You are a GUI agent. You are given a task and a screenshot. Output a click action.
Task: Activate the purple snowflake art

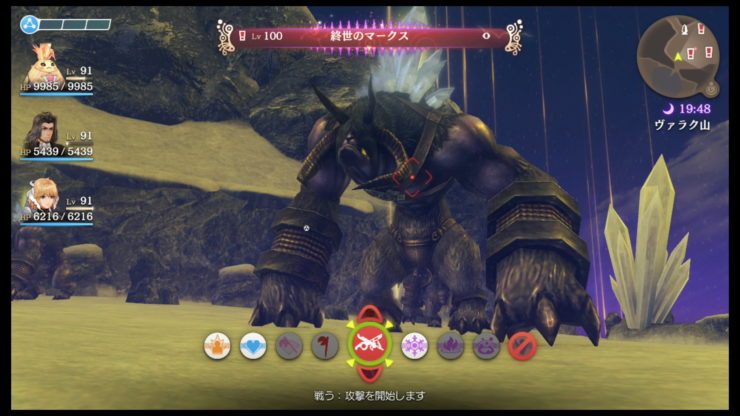[414, 346]
